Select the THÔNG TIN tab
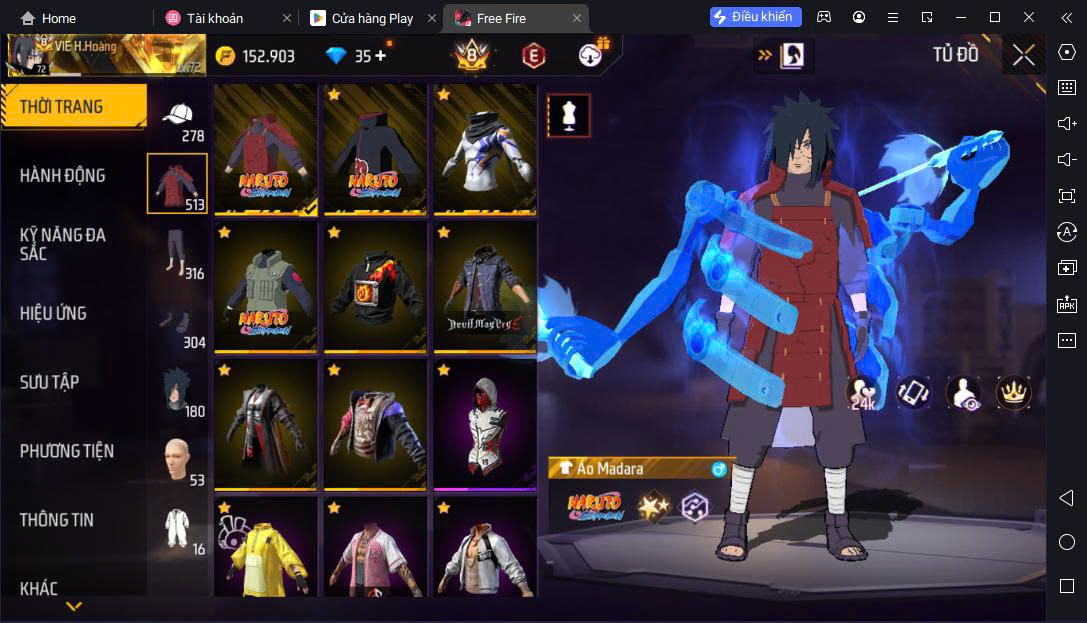The height and width of the screenshot is (623, 1087). 57,520
